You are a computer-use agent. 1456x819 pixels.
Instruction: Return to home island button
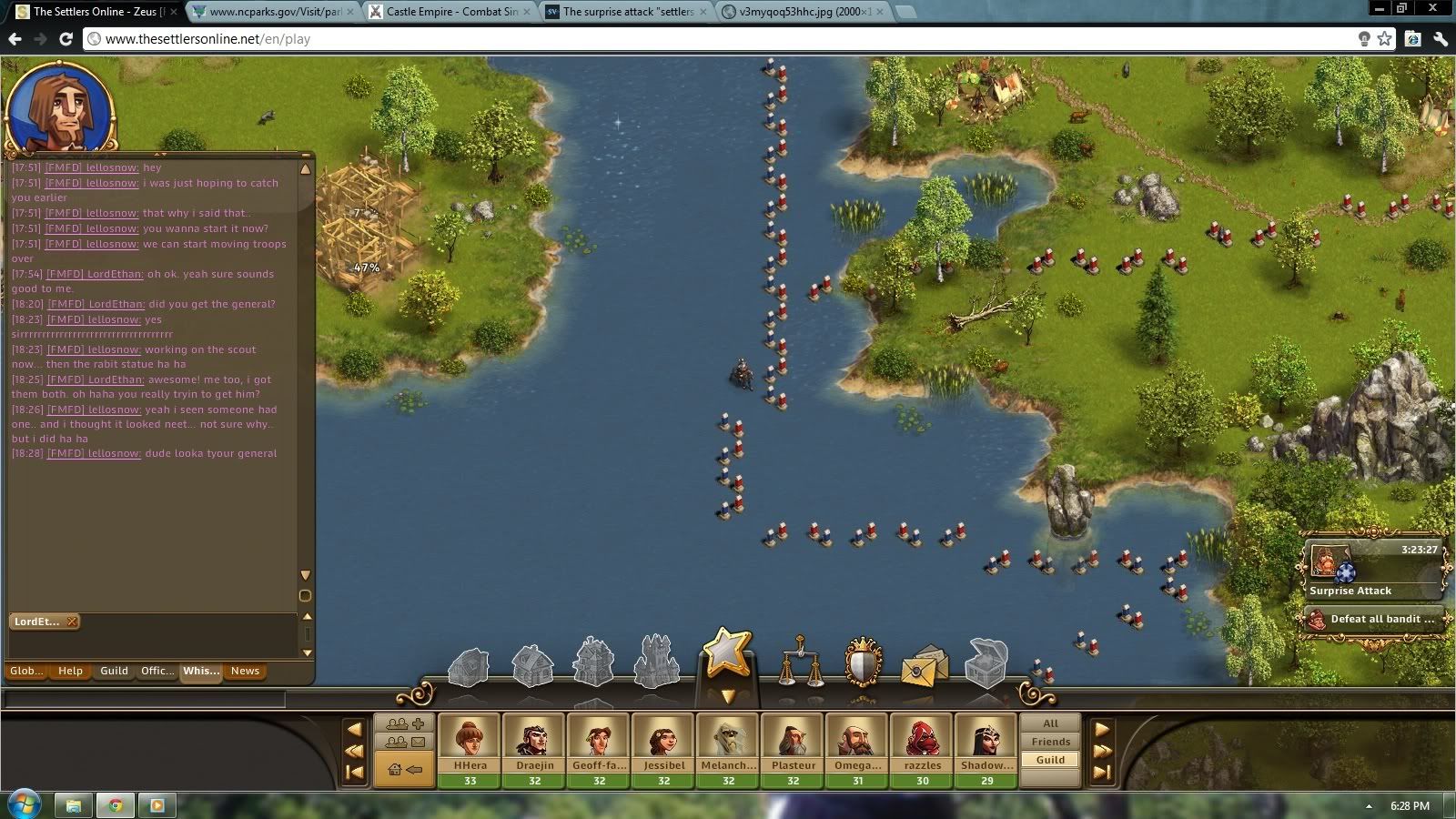click(x=405, y=770)
